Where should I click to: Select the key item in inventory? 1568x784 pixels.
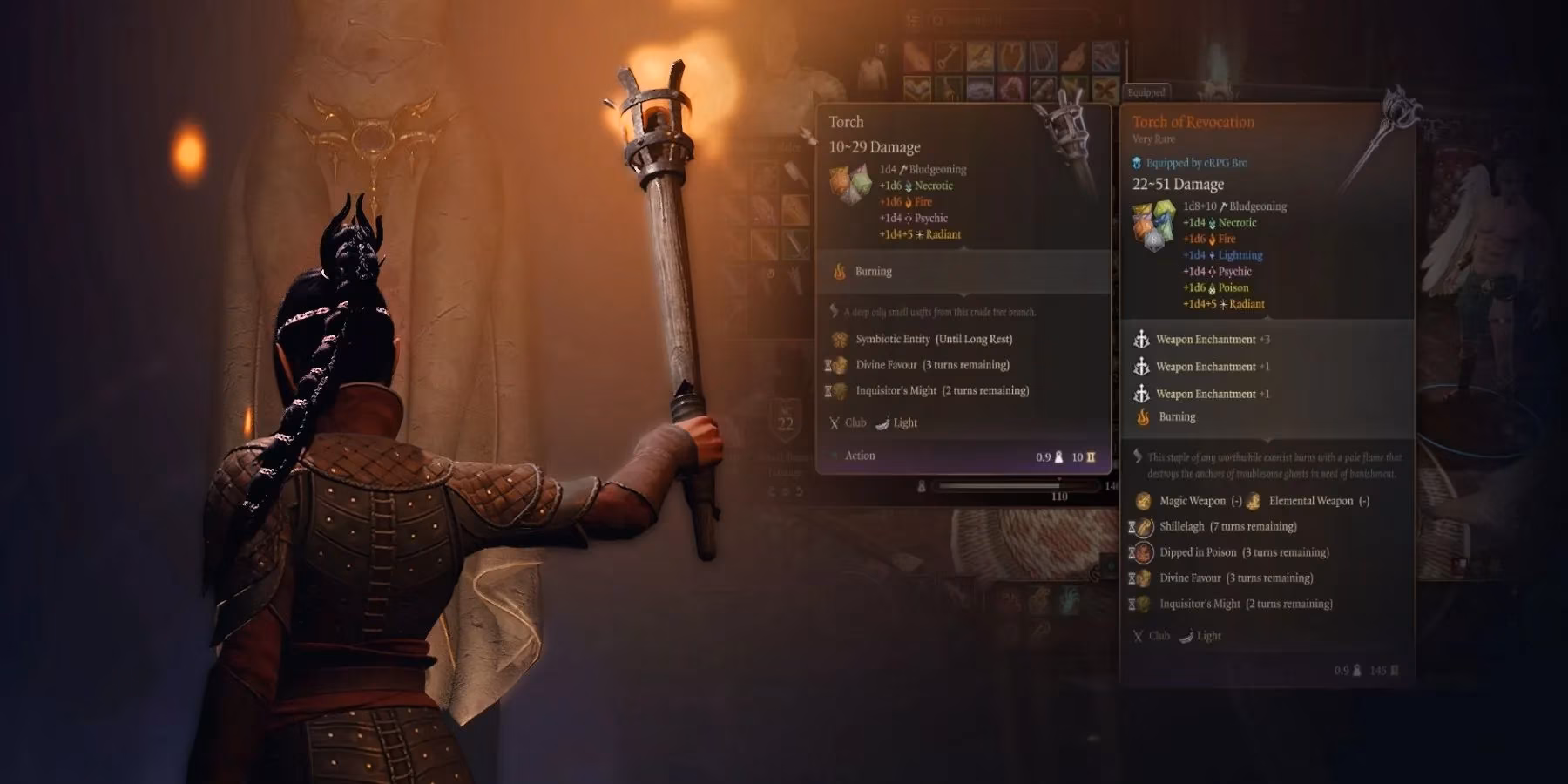(x=948, y=57)
